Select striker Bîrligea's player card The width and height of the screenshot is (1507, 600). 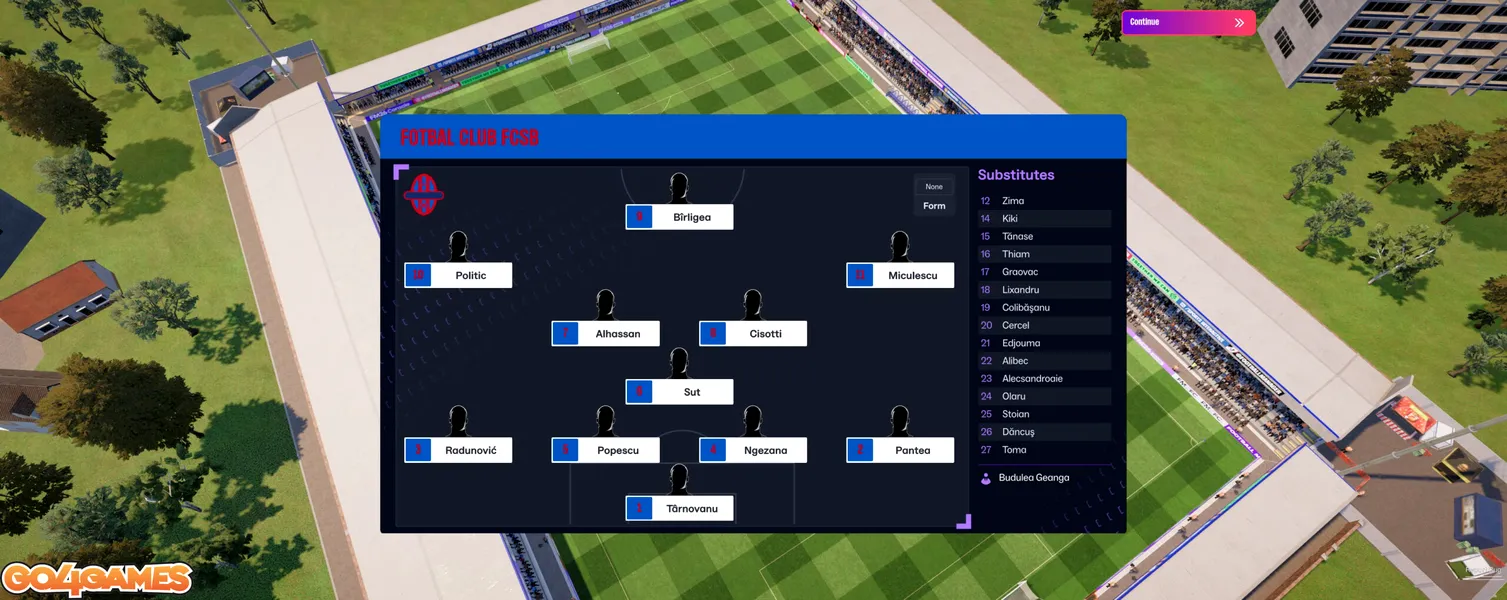pyautogui.click(x=679, y=217)
